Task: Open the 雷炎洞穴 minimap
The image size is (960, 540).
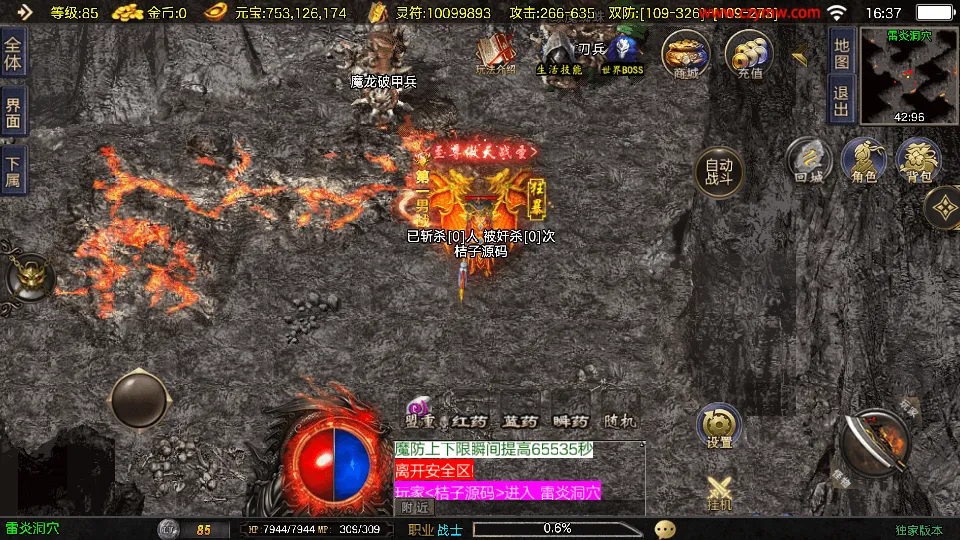Action: tap(908, 76)
